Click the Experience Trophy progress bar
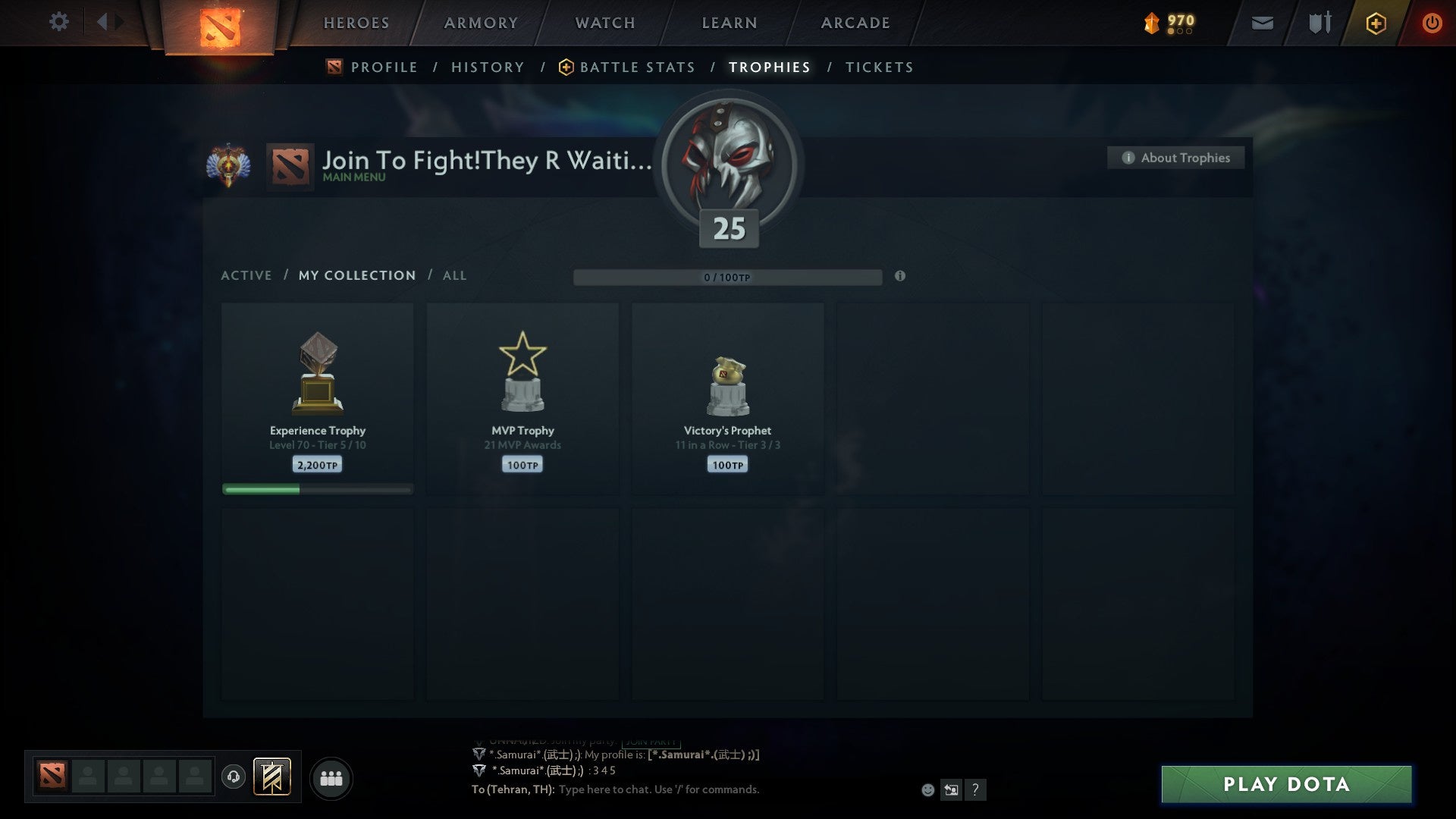This screenshot has height=819, width=1456. tap(317, 489)
